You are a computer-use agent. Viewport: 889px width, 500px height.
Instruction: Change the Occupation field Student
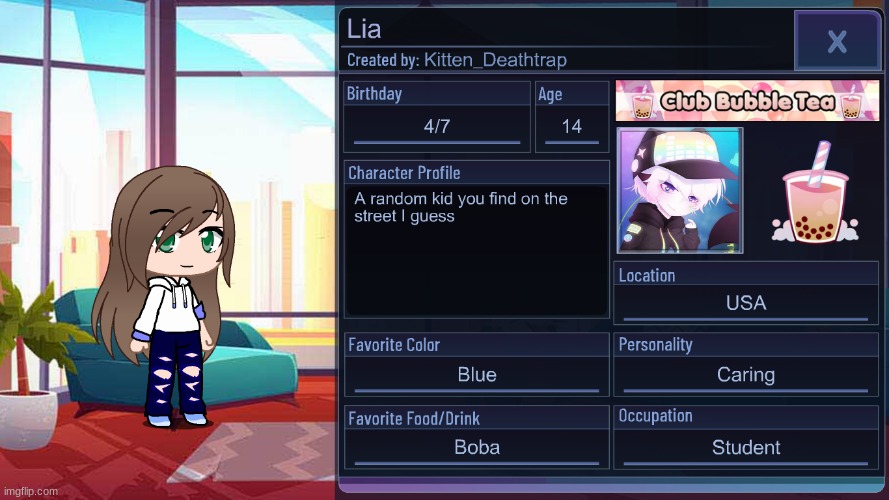pyautogui.click(x=746, y=447)
